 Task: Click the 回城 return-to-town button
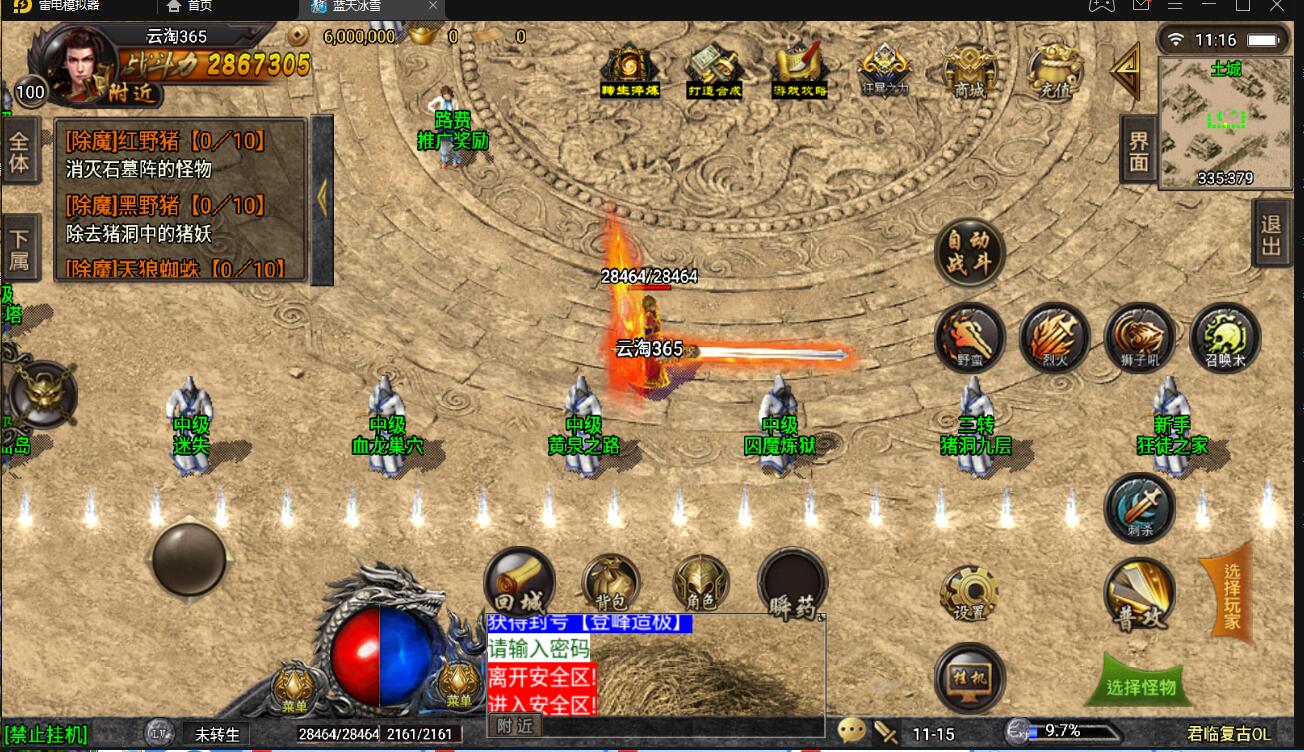click(x=519, y=582)
